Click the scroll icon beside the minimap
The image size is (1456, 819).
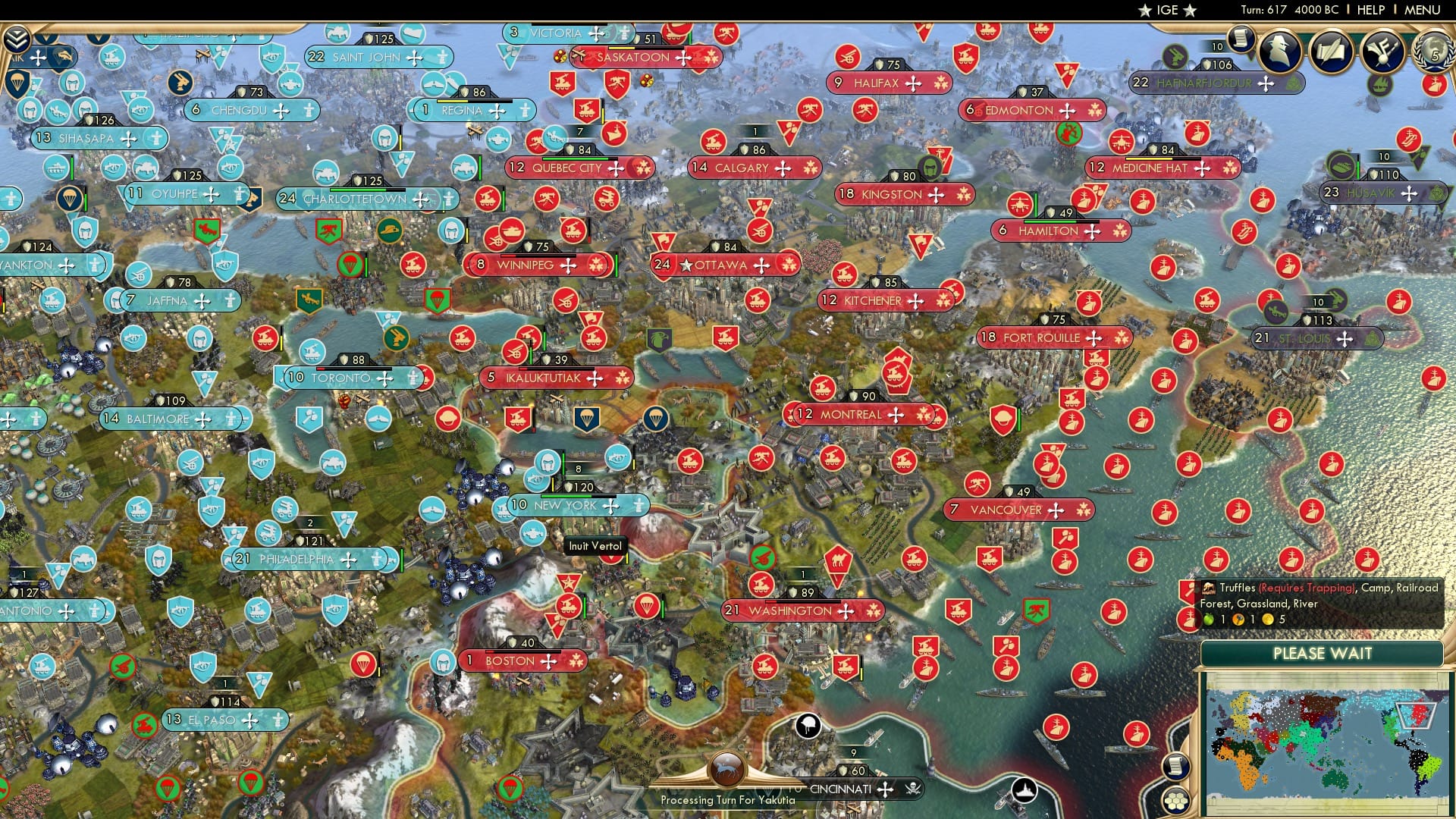click(1175, 765)
